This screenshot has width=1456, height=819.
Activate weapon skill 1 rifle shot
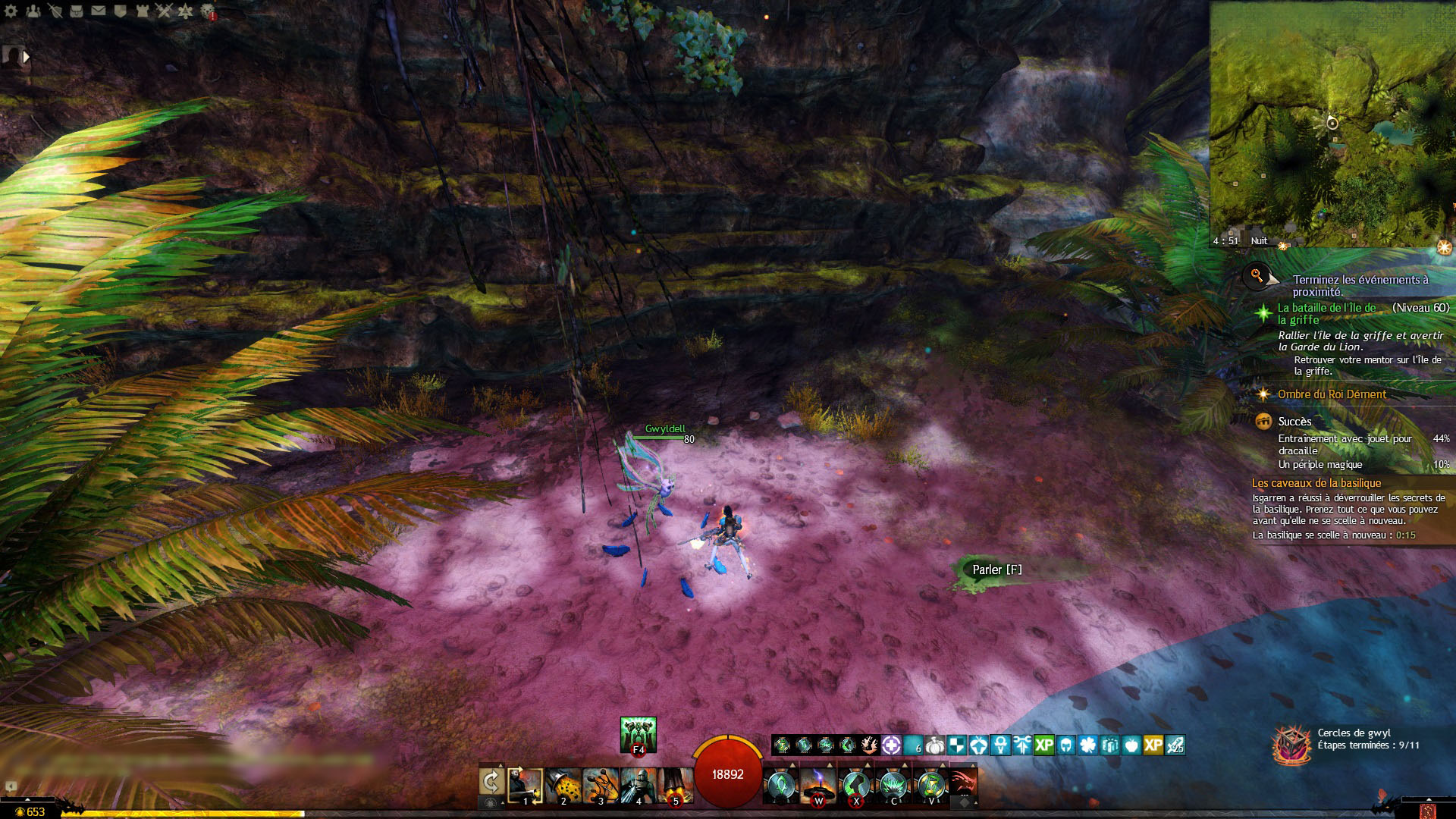coord(525,785)
